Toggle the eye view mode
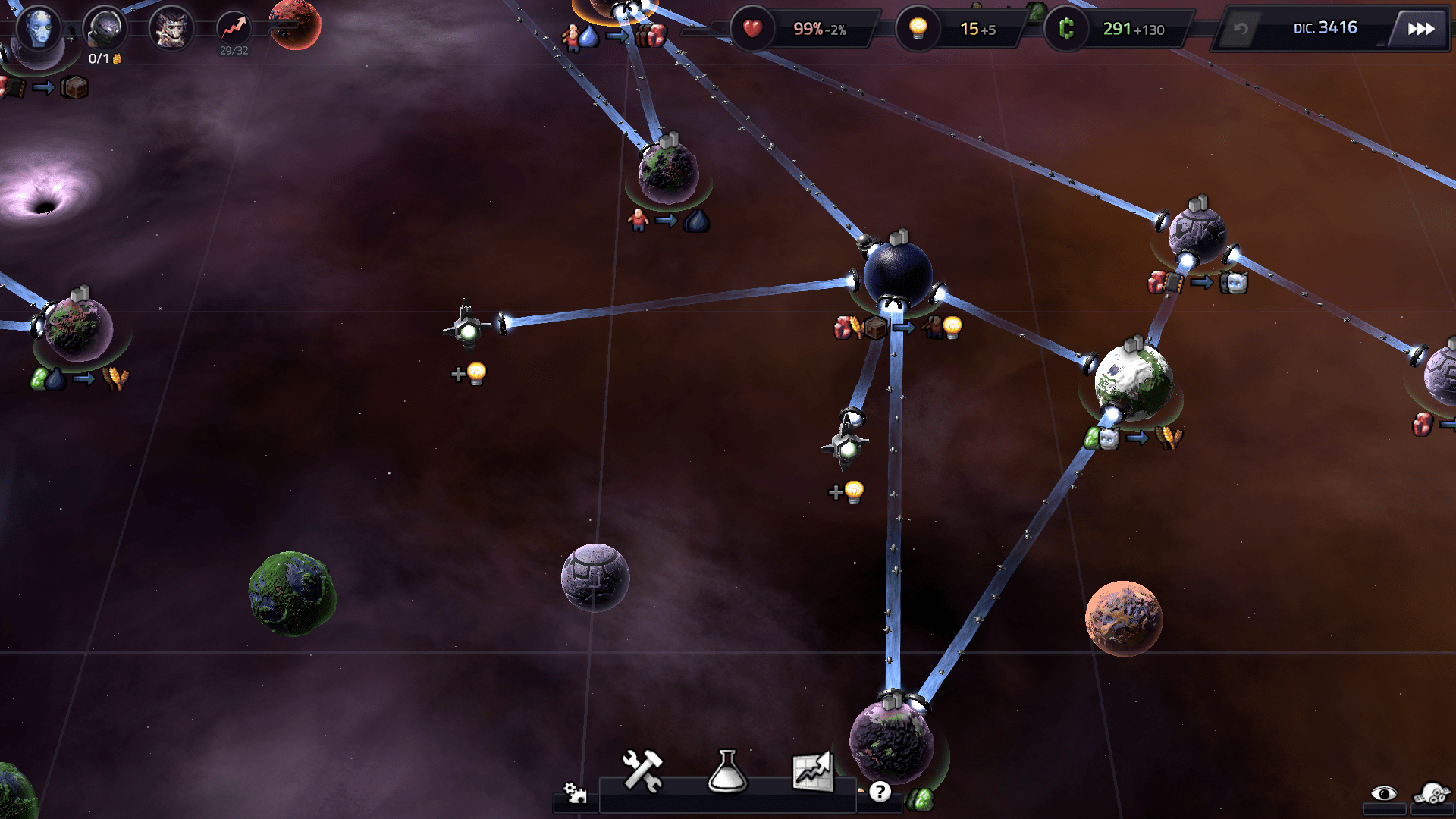Viewport: 1456px width, 819px height. (1384, 794)
